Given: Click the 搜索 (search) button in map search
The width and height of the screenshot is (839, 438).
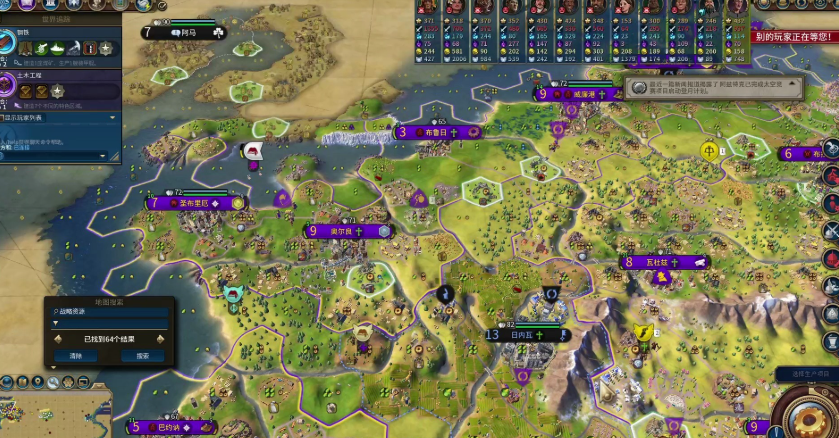Looking at the screenshot, I should point(142,355).
